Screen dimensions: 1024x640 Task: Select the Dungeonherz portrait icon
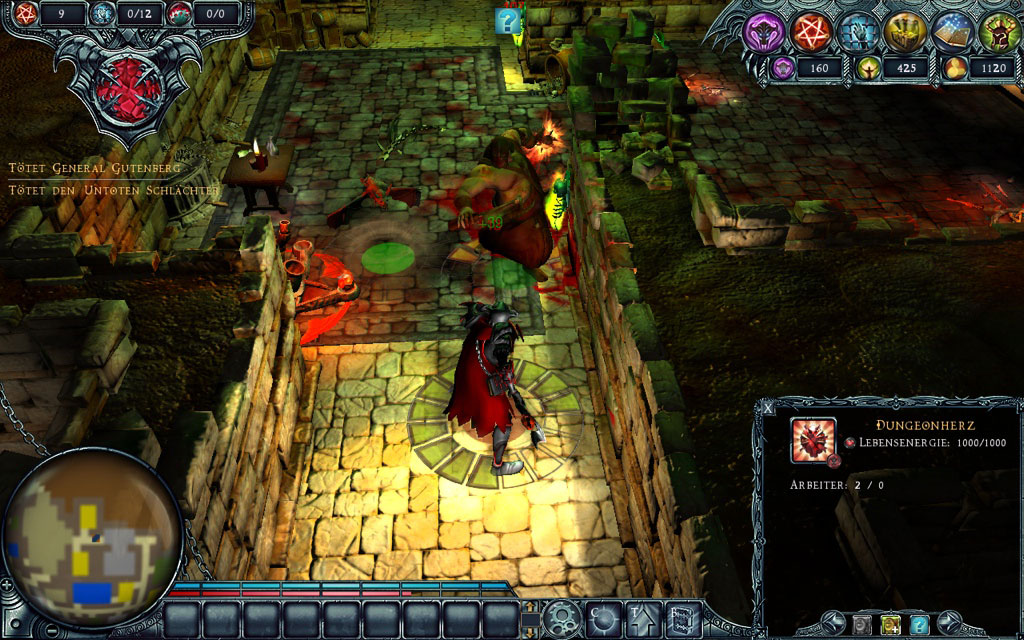[812, 440]
